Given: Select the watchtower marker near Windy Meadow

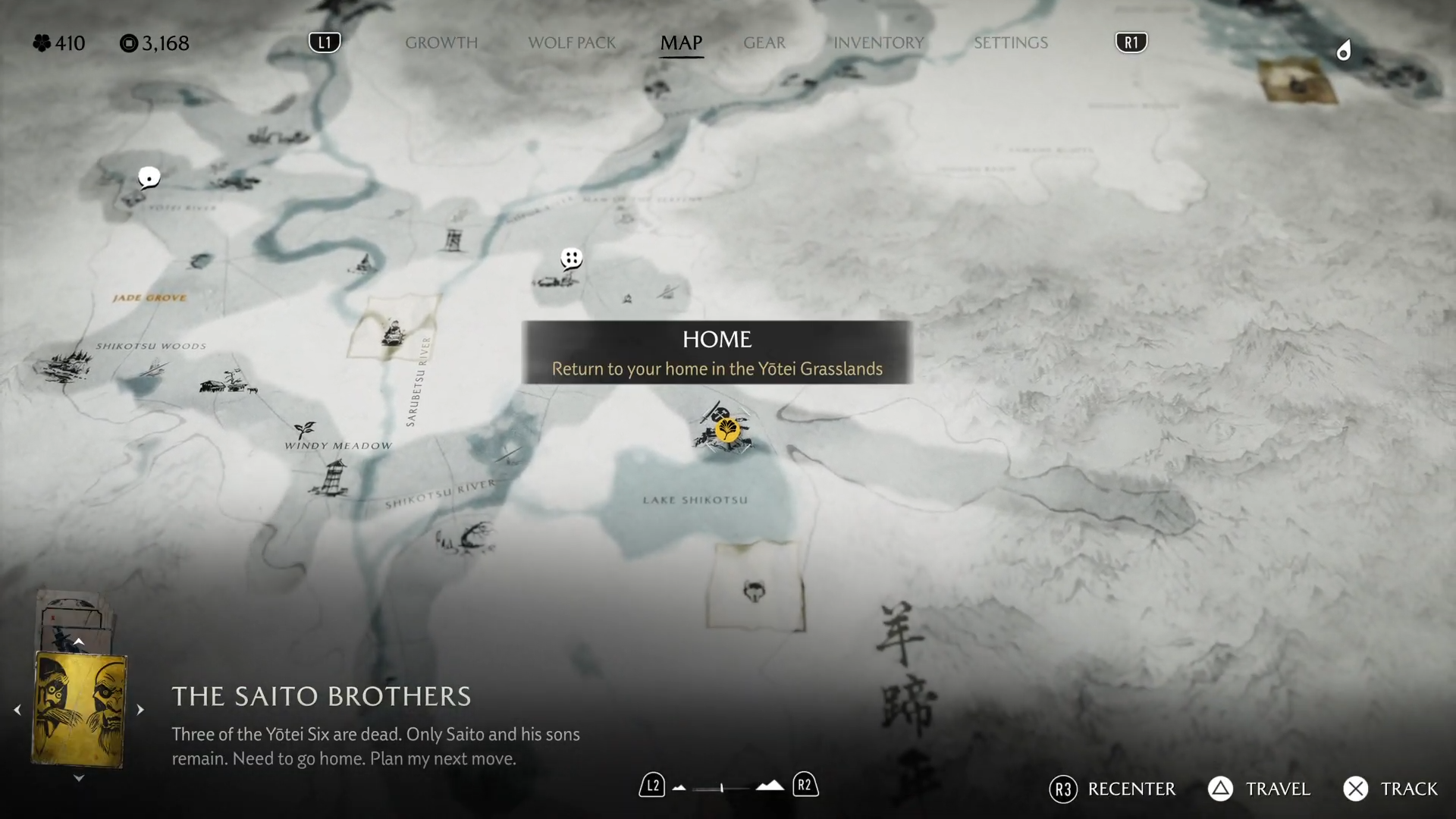Looking at the screenshot, I should coord(331,478).
